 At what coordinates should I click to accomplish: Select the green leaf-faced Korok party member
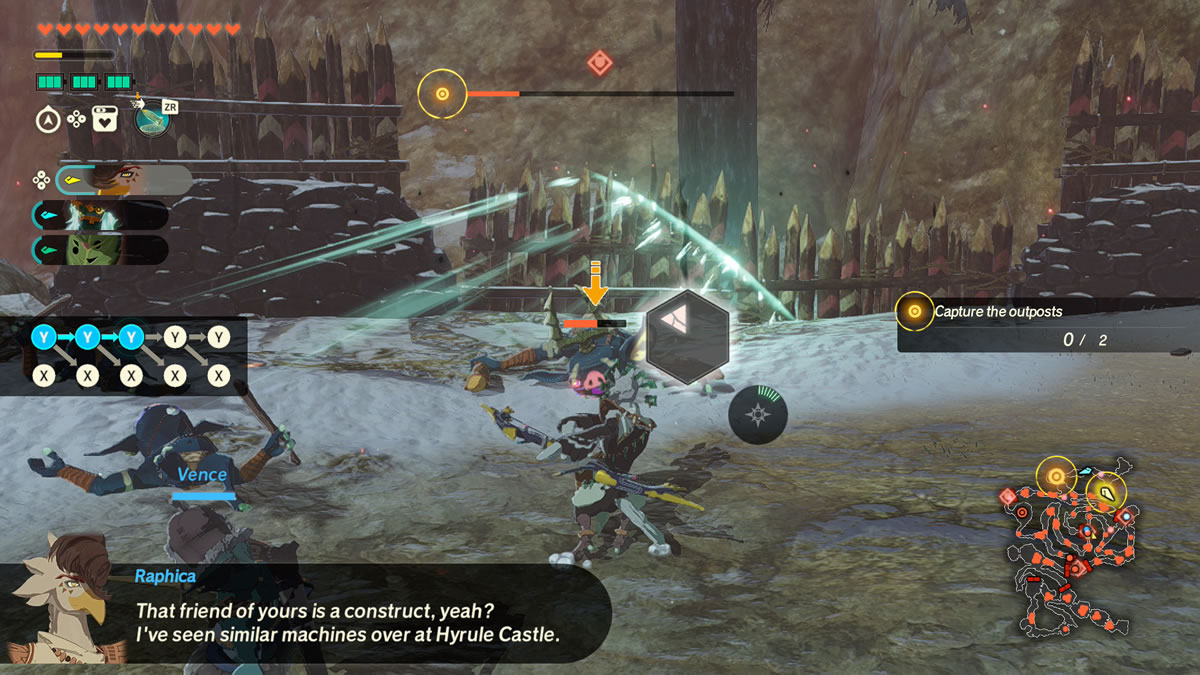[x=100, y=250]
